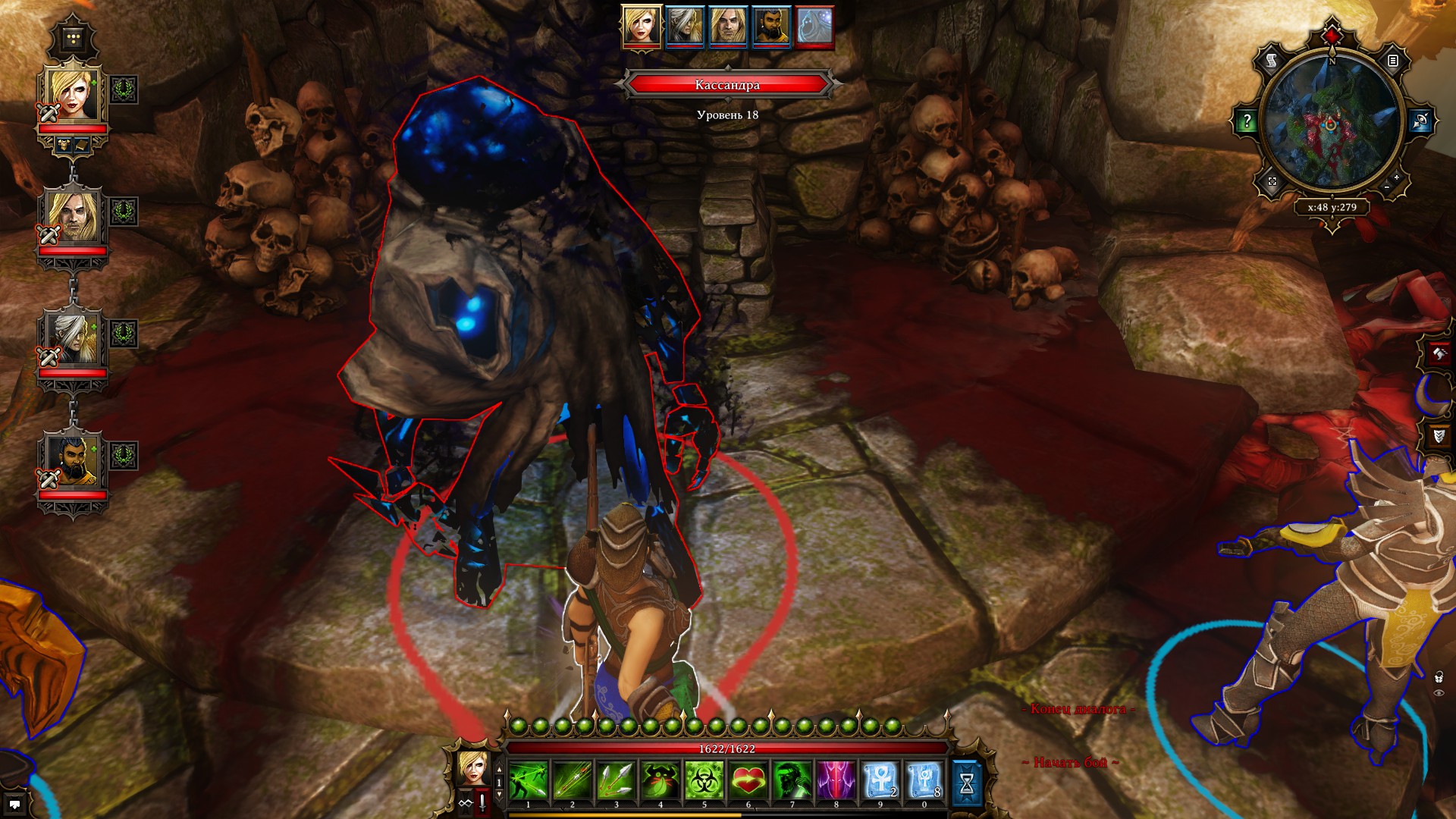Select the biohazard poison skill in hotbar slot 5
The image size is (1456, 819).
point(705,780)
